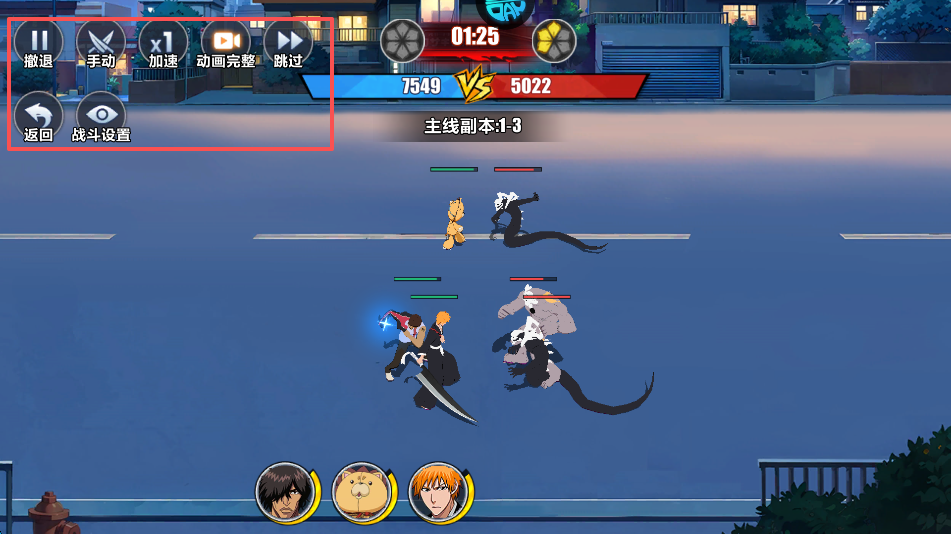Image resolution: width=951 pixels, height=534 pixels.
Task: Select the bear plush character portrait
Action: [x=359, y=492]
